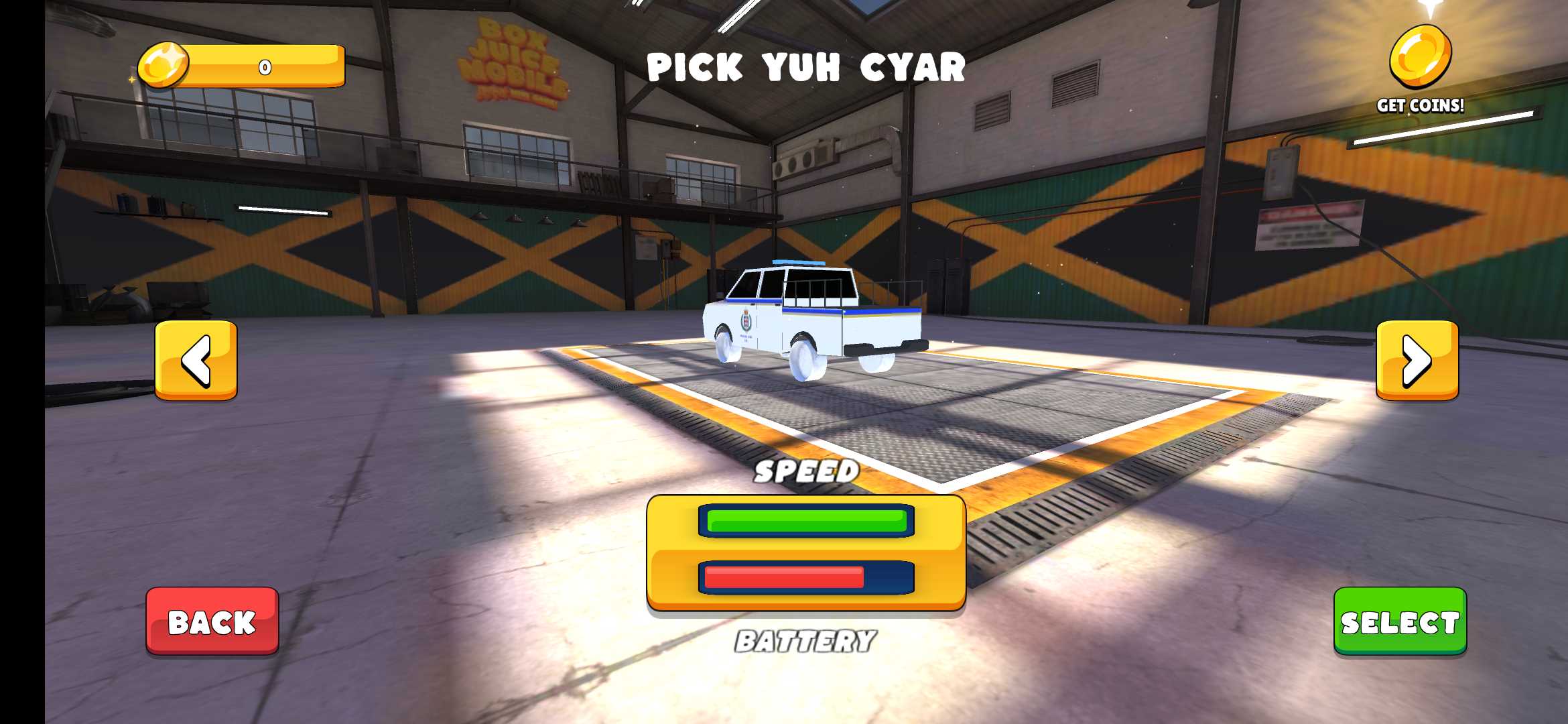Viewport: 1568px width, 724px height.
Task: Show the next car with the right arrow
Action: point(1417,360)
